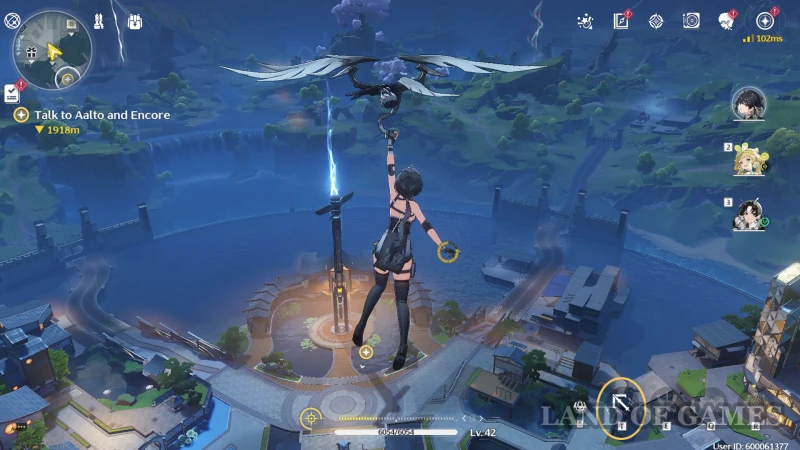Activate the circled arrow skill button
Screen dimensions: 800x450
[621, 402]
